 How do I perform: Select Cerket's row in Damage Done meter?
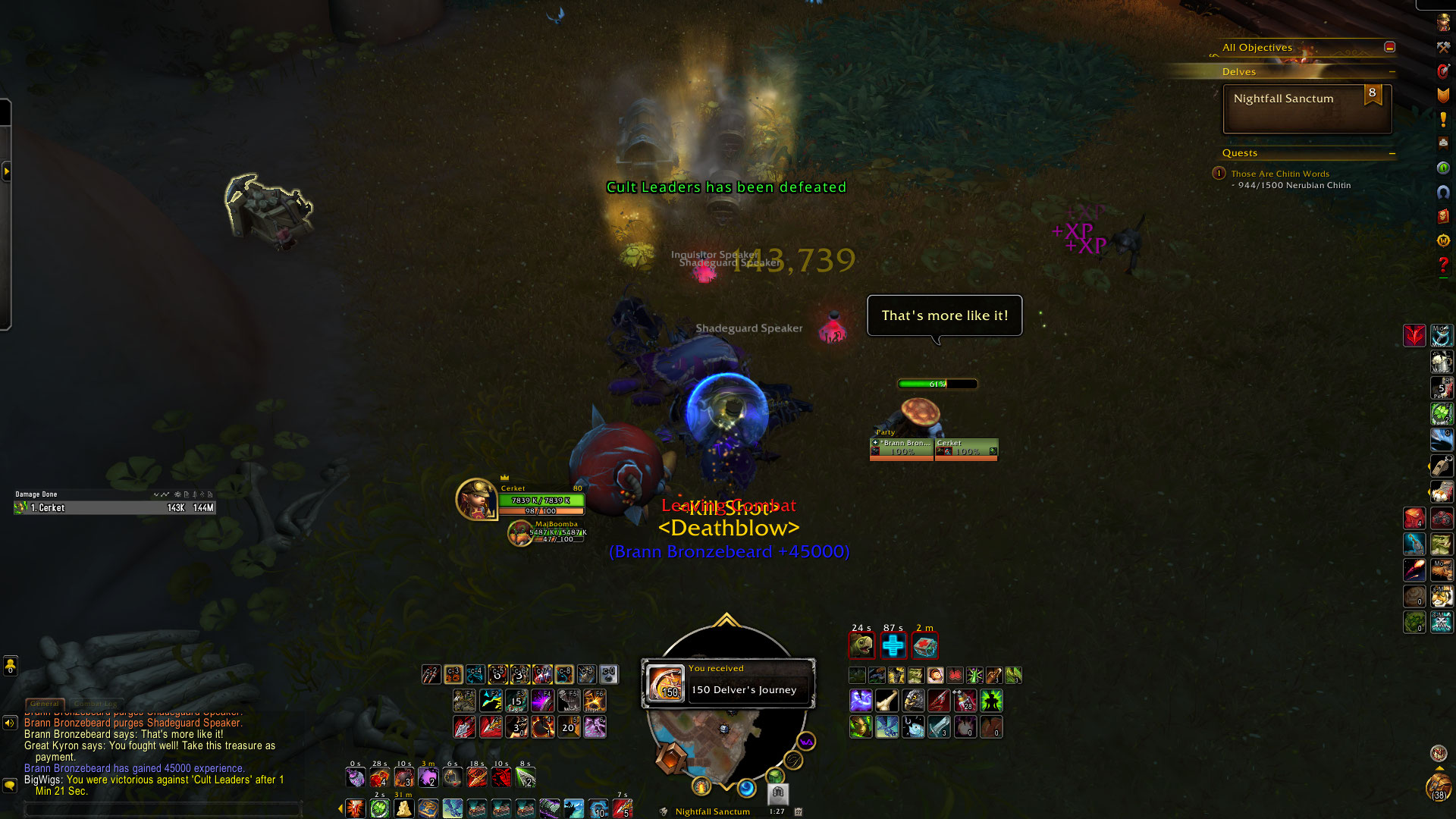(114, 508)
